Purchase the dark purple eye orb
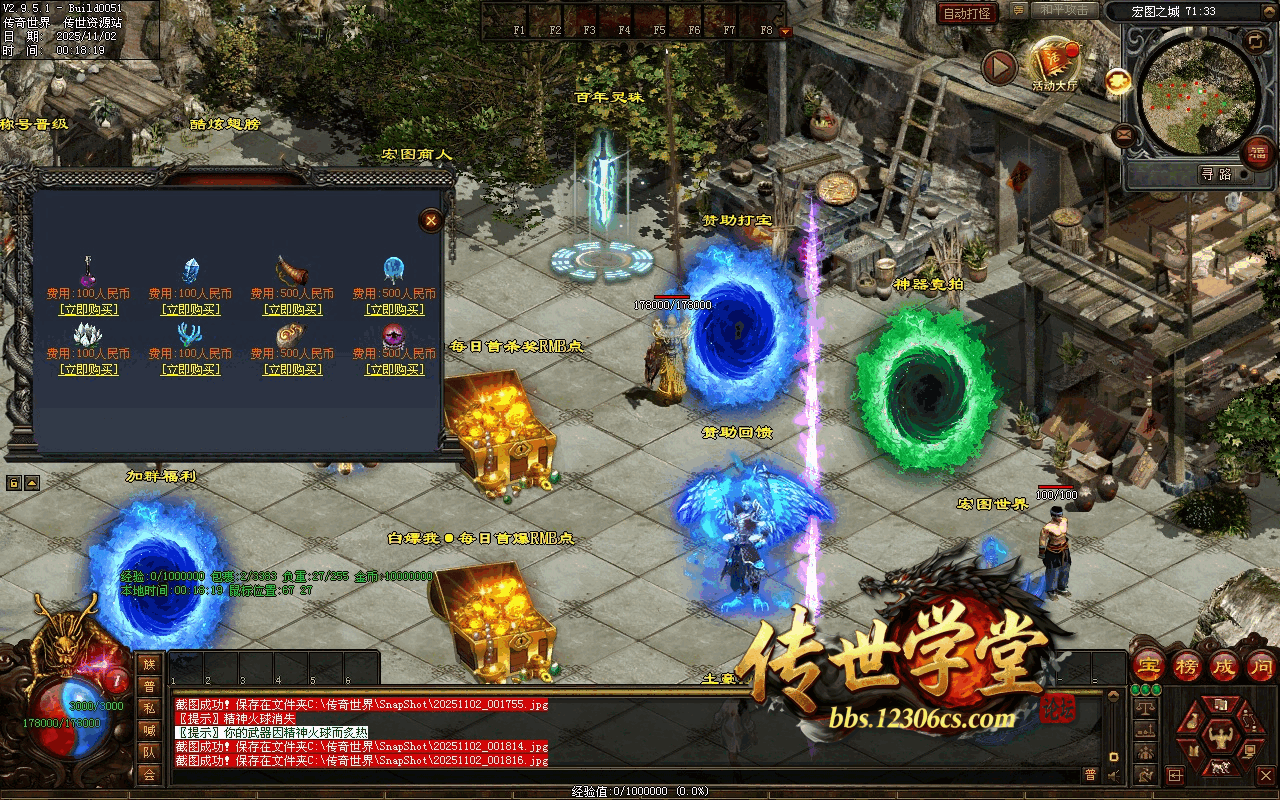Viewport: 1280px width, 800px height. click(394, 370)
